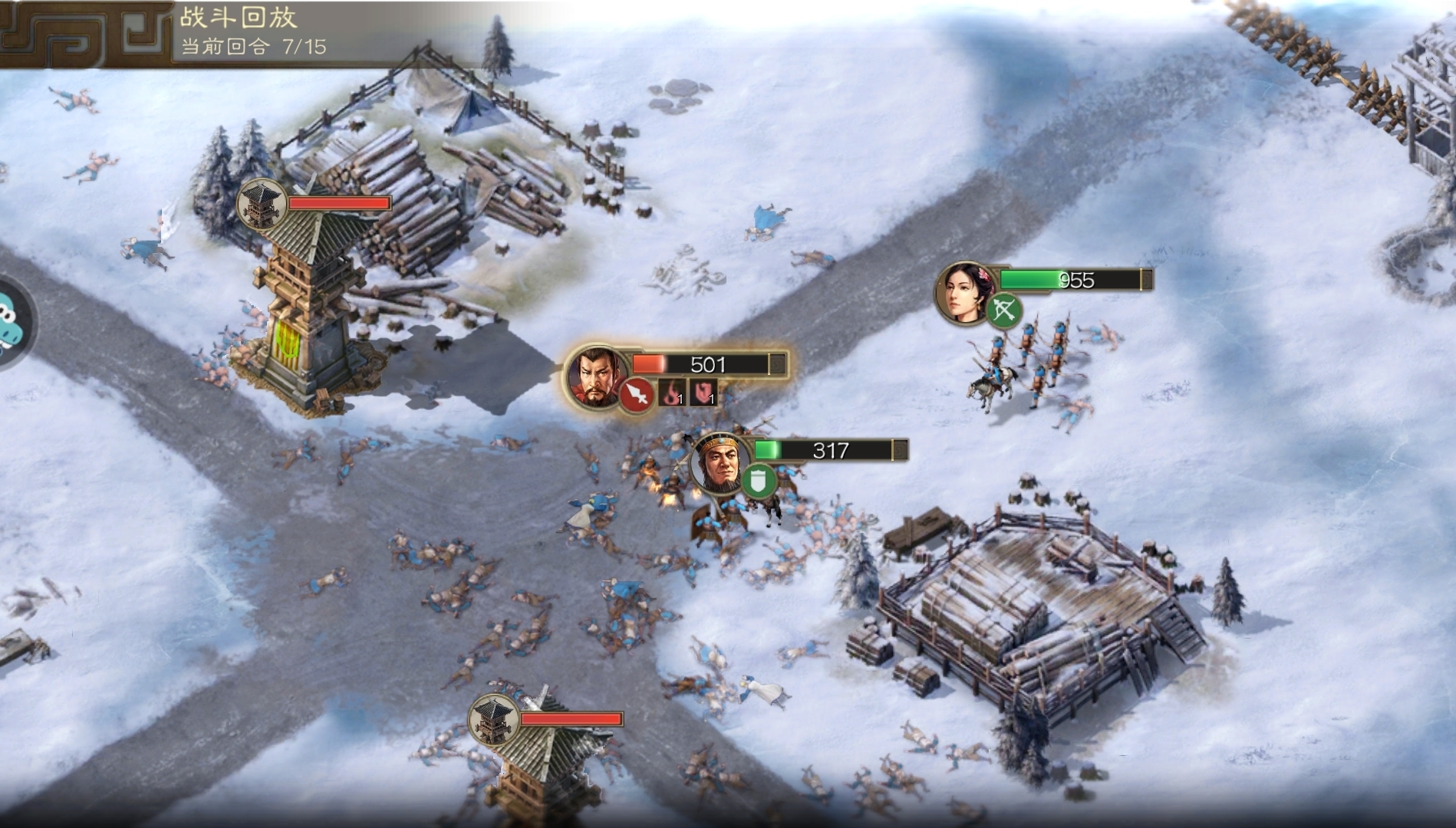This screenshot has width=1456, height=828.
Task: Select the lower watchtower's building icon
Action: 494,719
